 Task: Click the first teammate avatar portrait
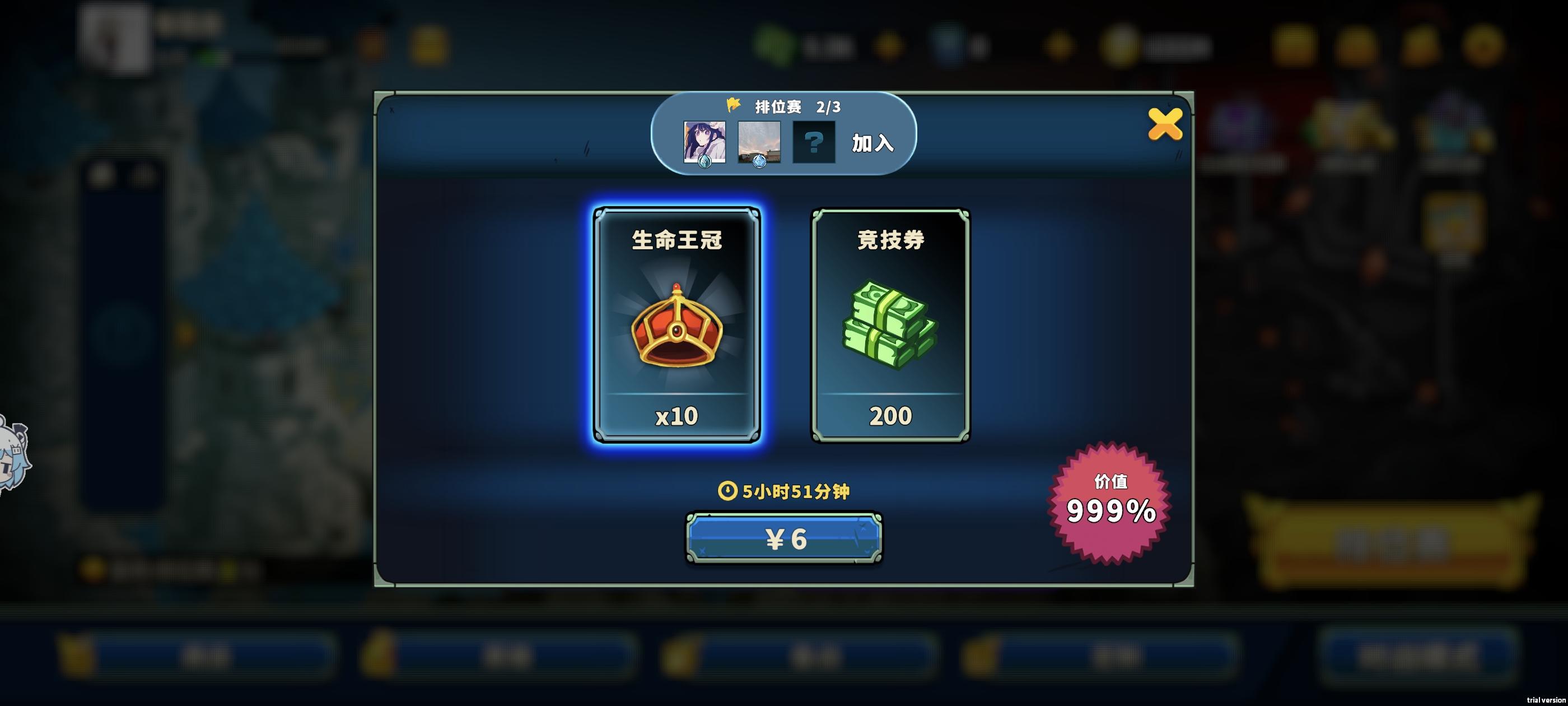point(704,139)
